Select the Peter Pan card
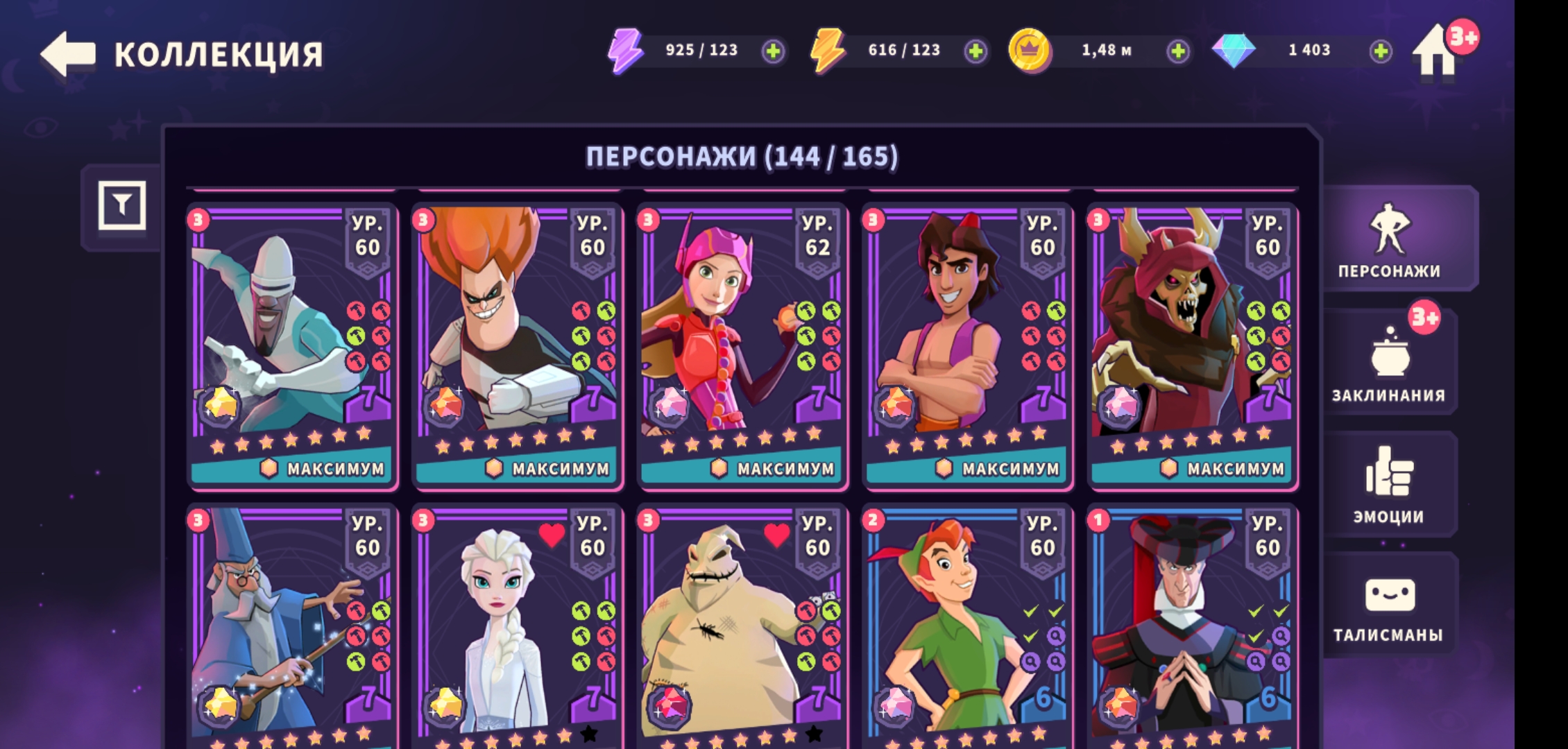The image size is (1568, 749). point(967,624)
